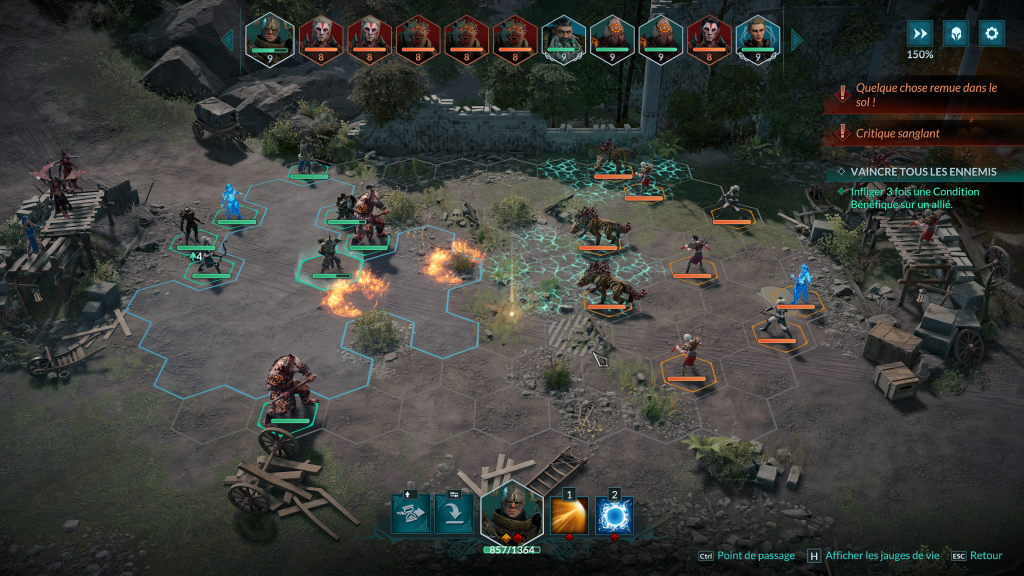Select the active helmeted hero portrait at bottom

click(512, 512)
